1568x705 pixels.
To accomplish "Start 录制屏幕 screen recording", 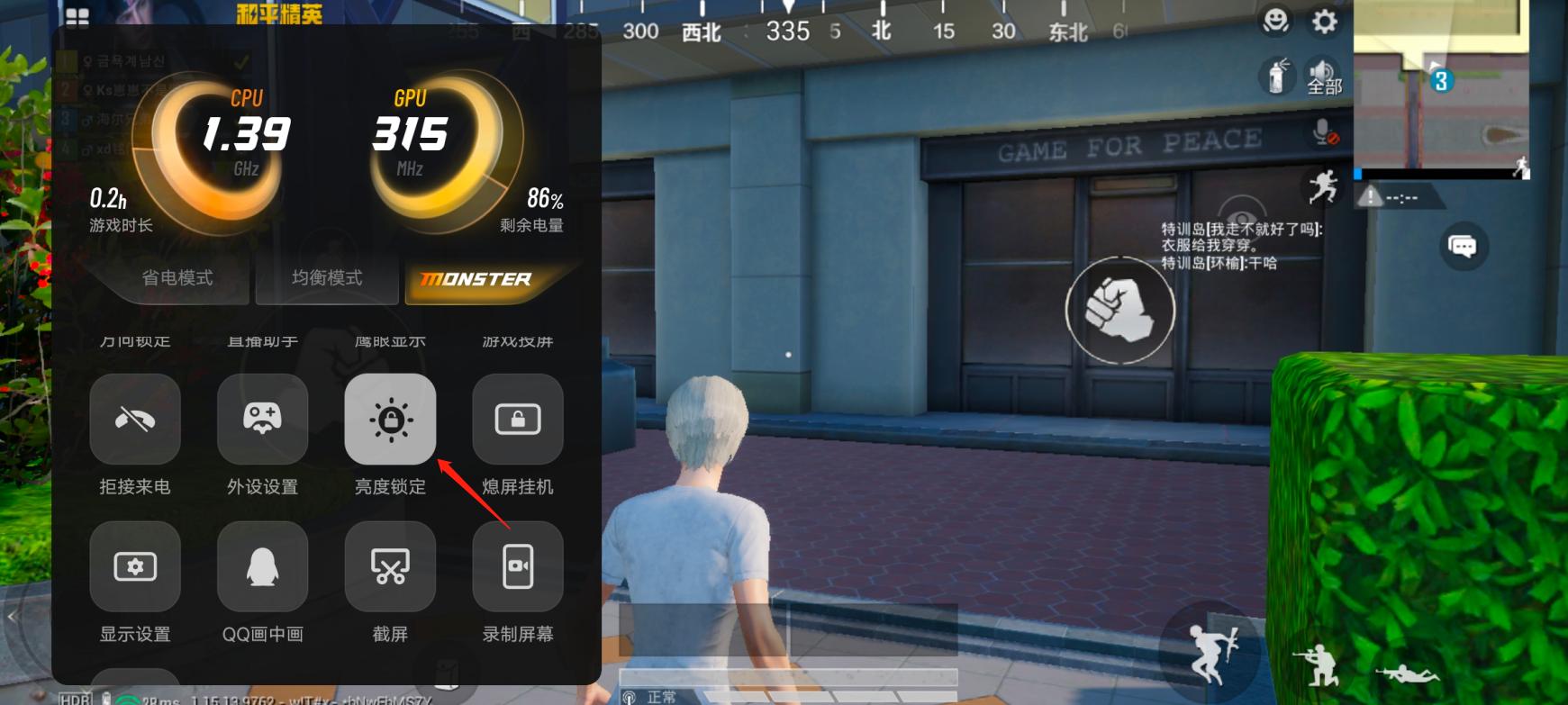I will [518, 567].
